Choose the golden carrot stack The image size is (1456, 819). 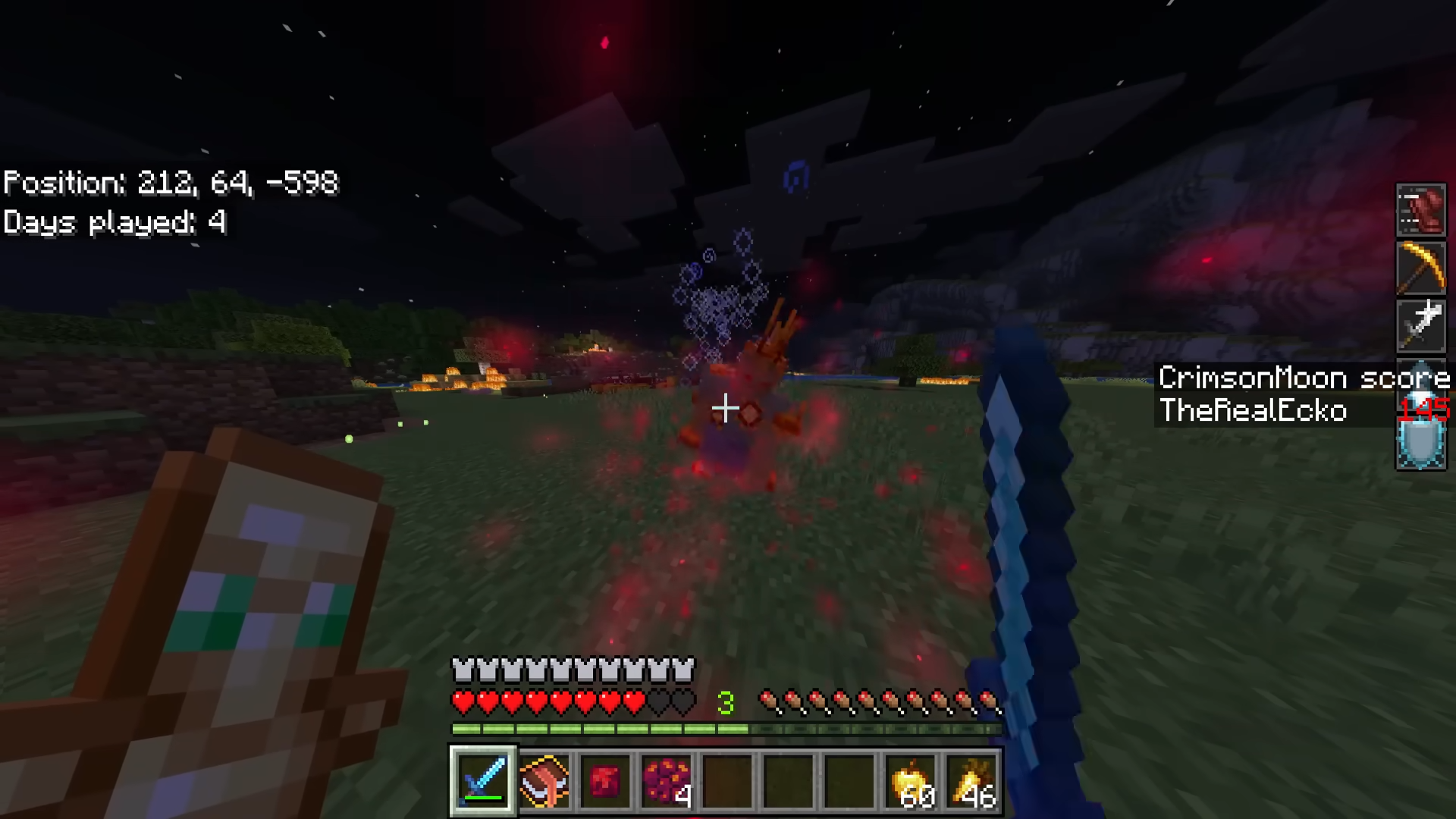click(x=972, y=780)
